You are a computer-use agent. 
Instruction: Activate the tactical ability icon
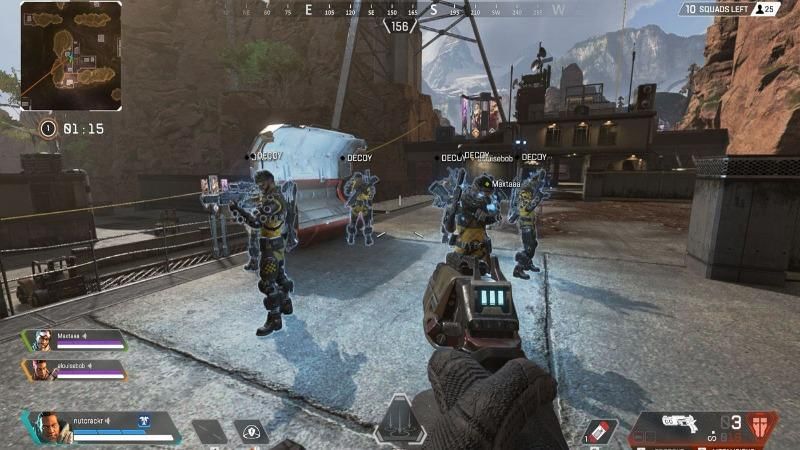[250, 432]
